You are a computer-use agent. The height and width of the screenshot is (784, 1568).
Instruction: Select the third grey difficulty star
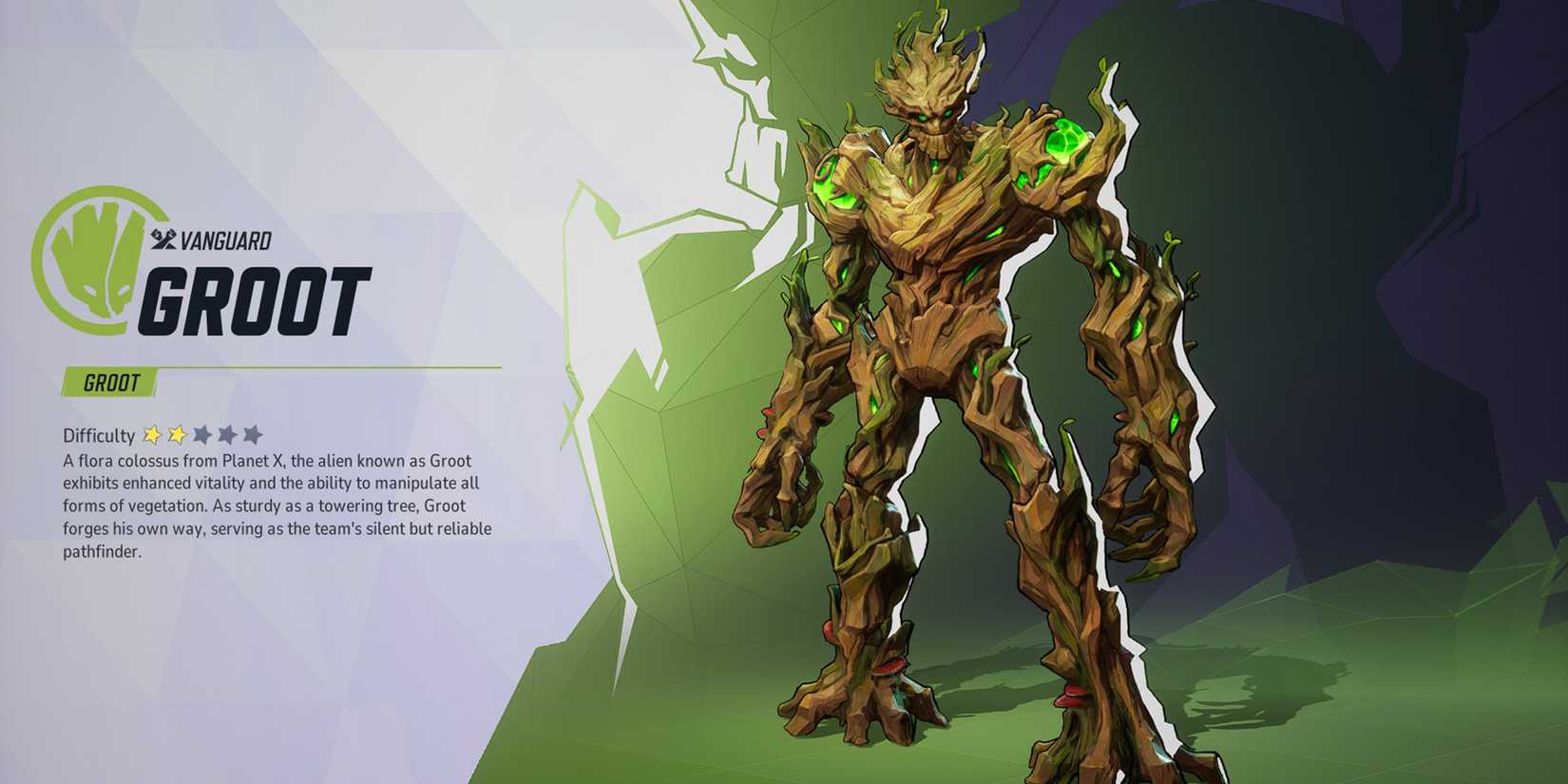click(202, 434)
